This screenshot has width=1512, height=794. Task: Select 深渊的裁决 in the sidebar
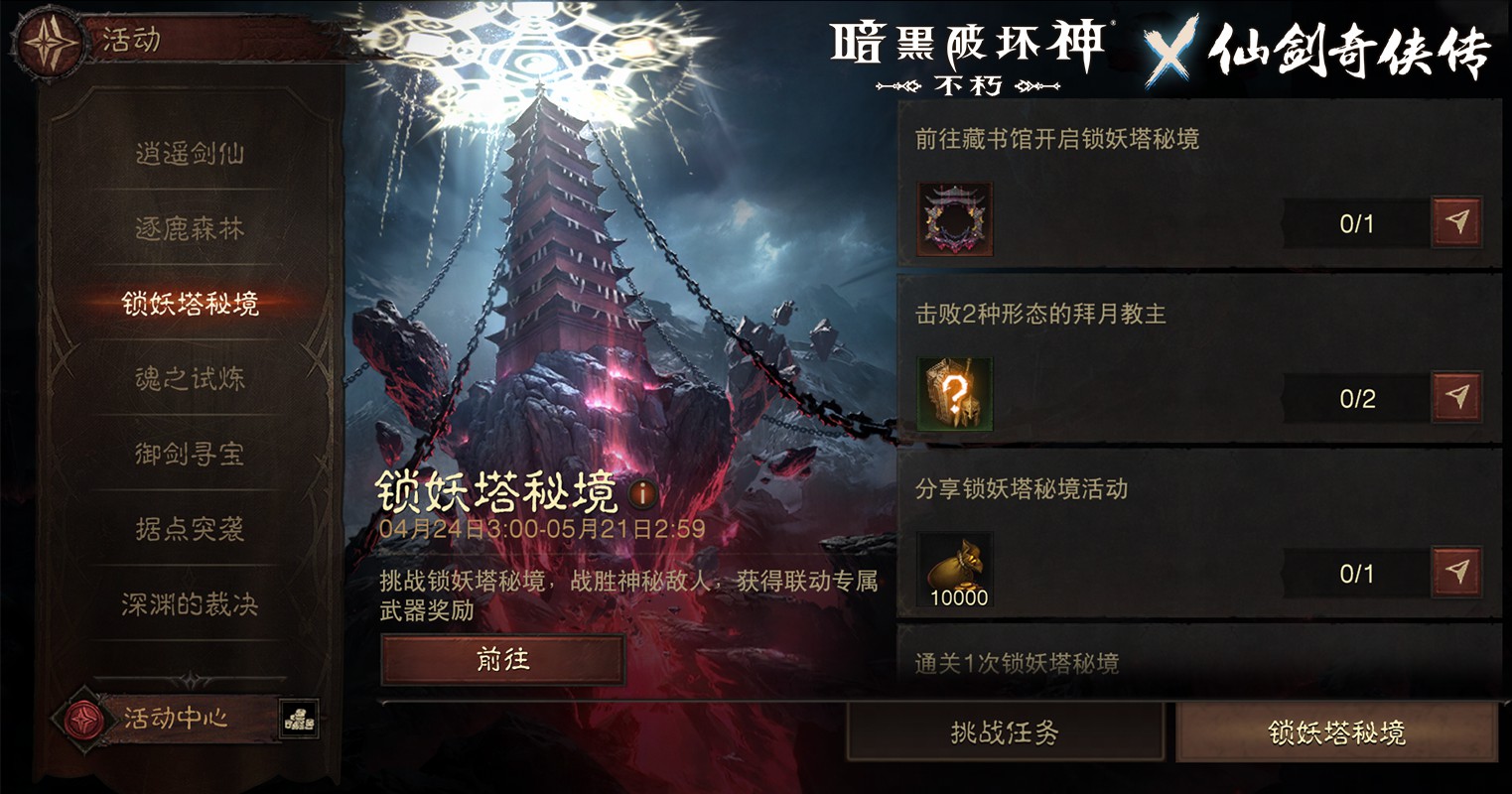click(x=190, y=605)
